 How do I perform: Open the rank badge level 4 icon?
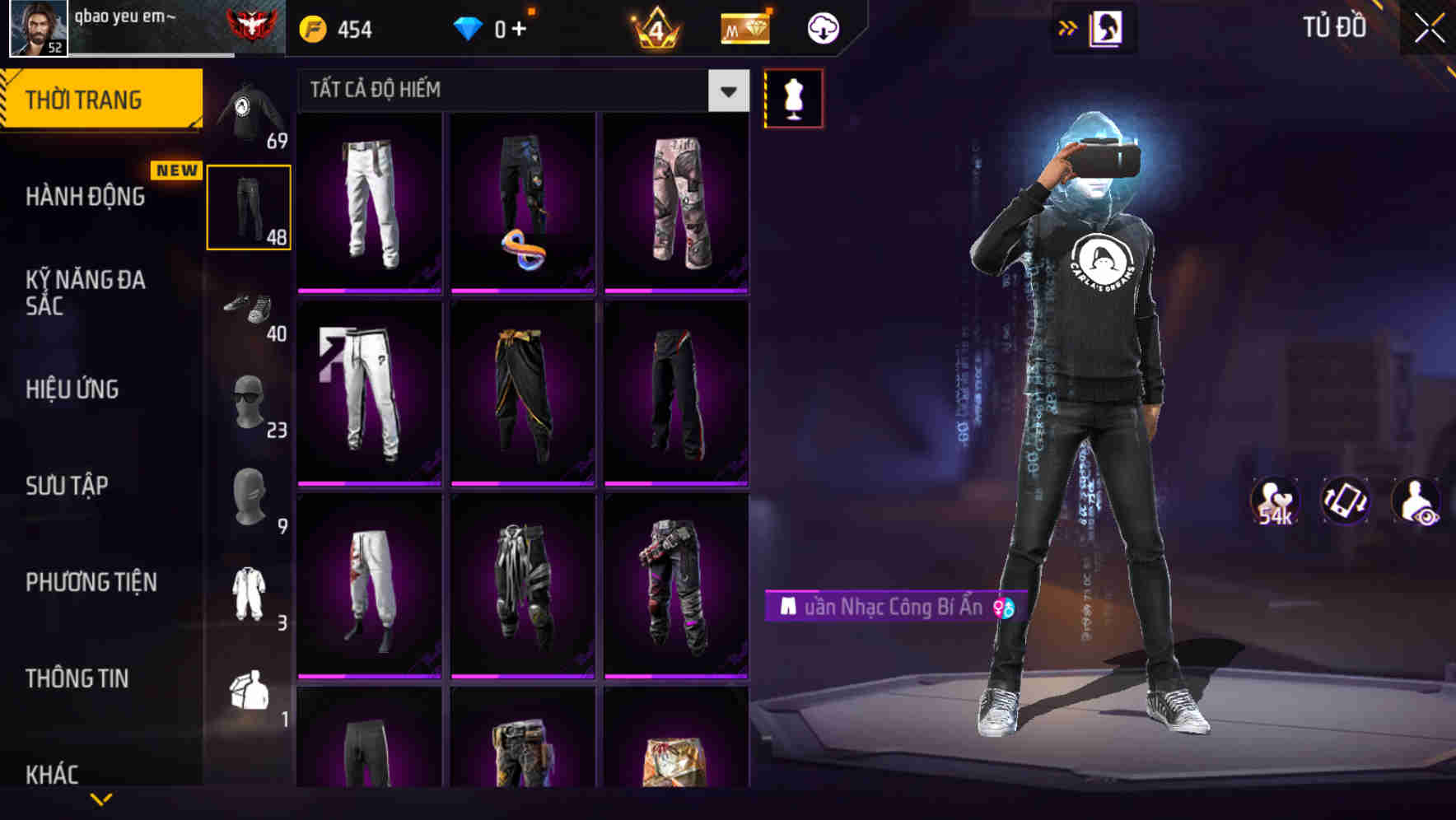657,27
